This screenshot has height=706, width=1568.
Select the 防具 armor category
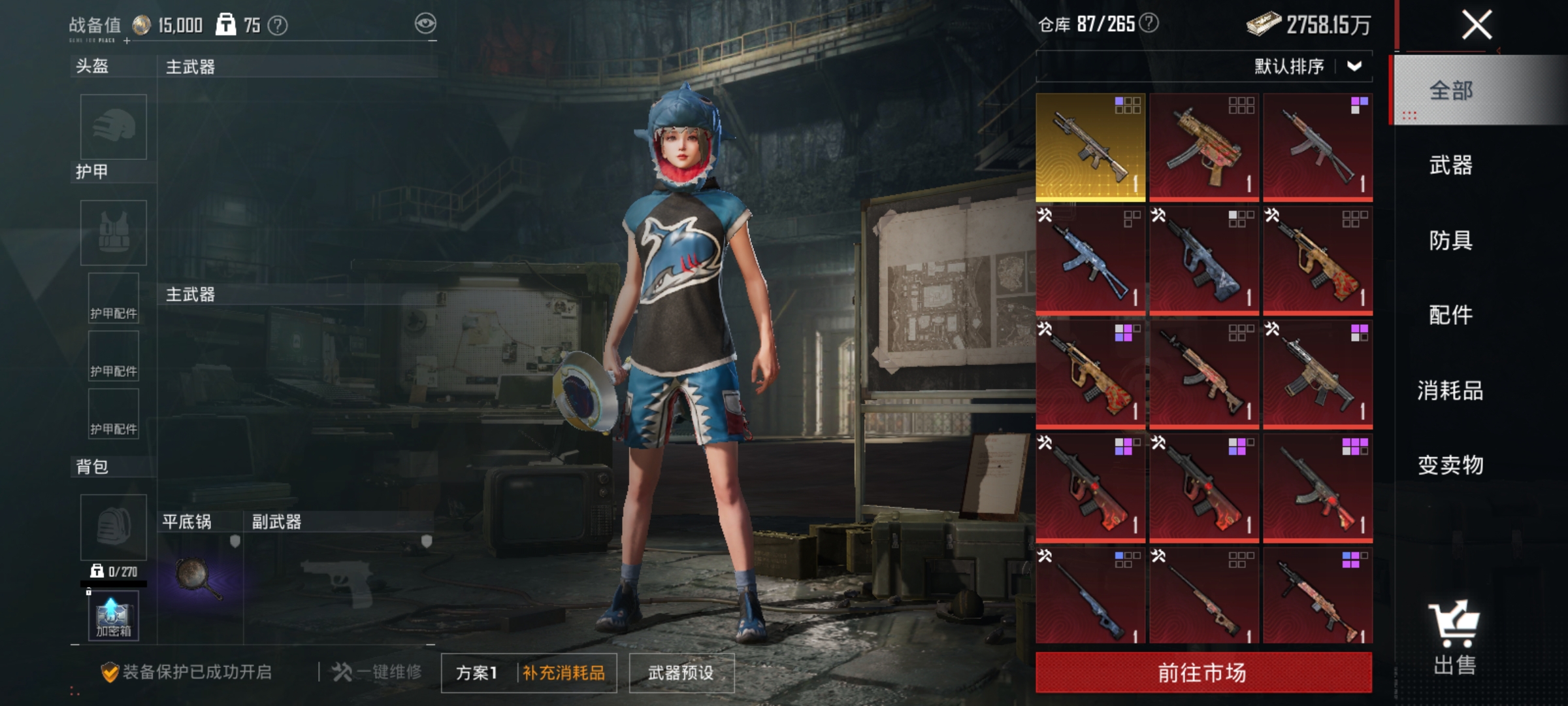(x=1451, y=241)
